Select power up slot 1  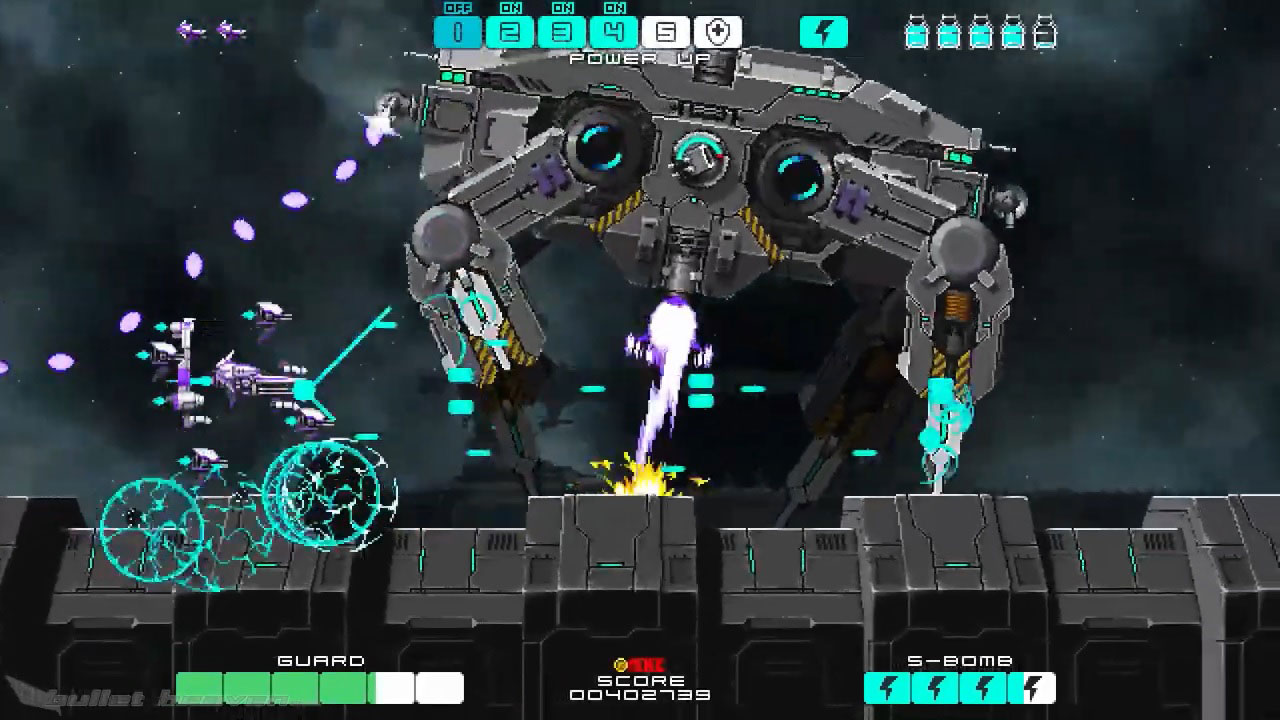[x=458, y=32]
